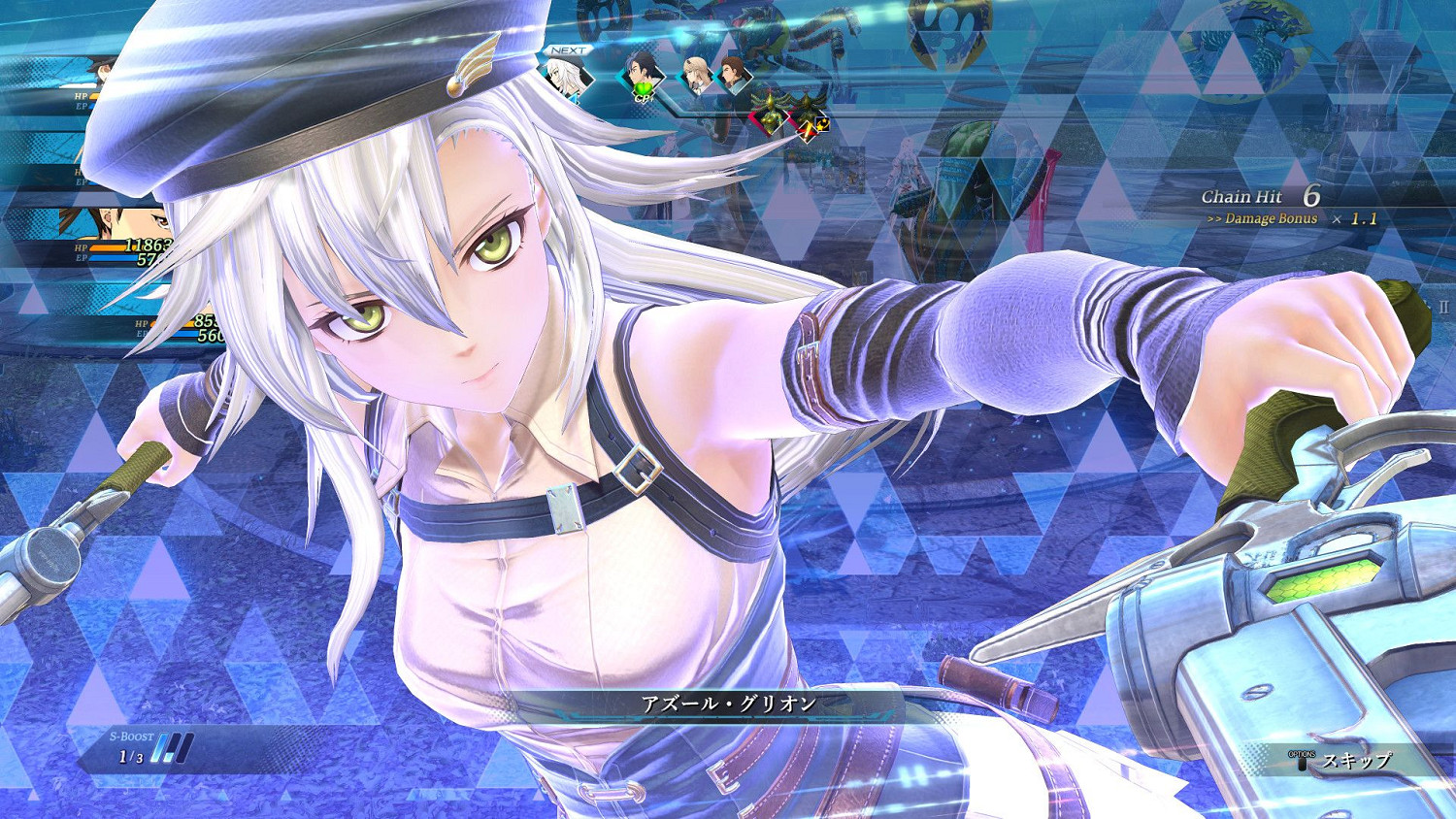The height and width of the screenshot is (819, 1456).
Task: Click the NEXT turn banner
Action: tap(568, 49)
